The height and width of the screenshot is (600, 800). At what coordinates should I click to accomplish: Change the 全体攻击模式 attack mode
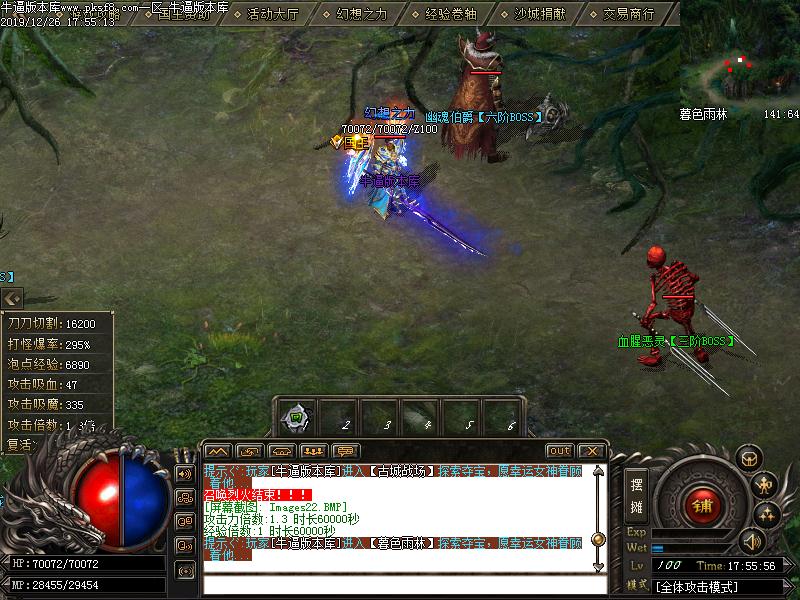coord(698,587)
